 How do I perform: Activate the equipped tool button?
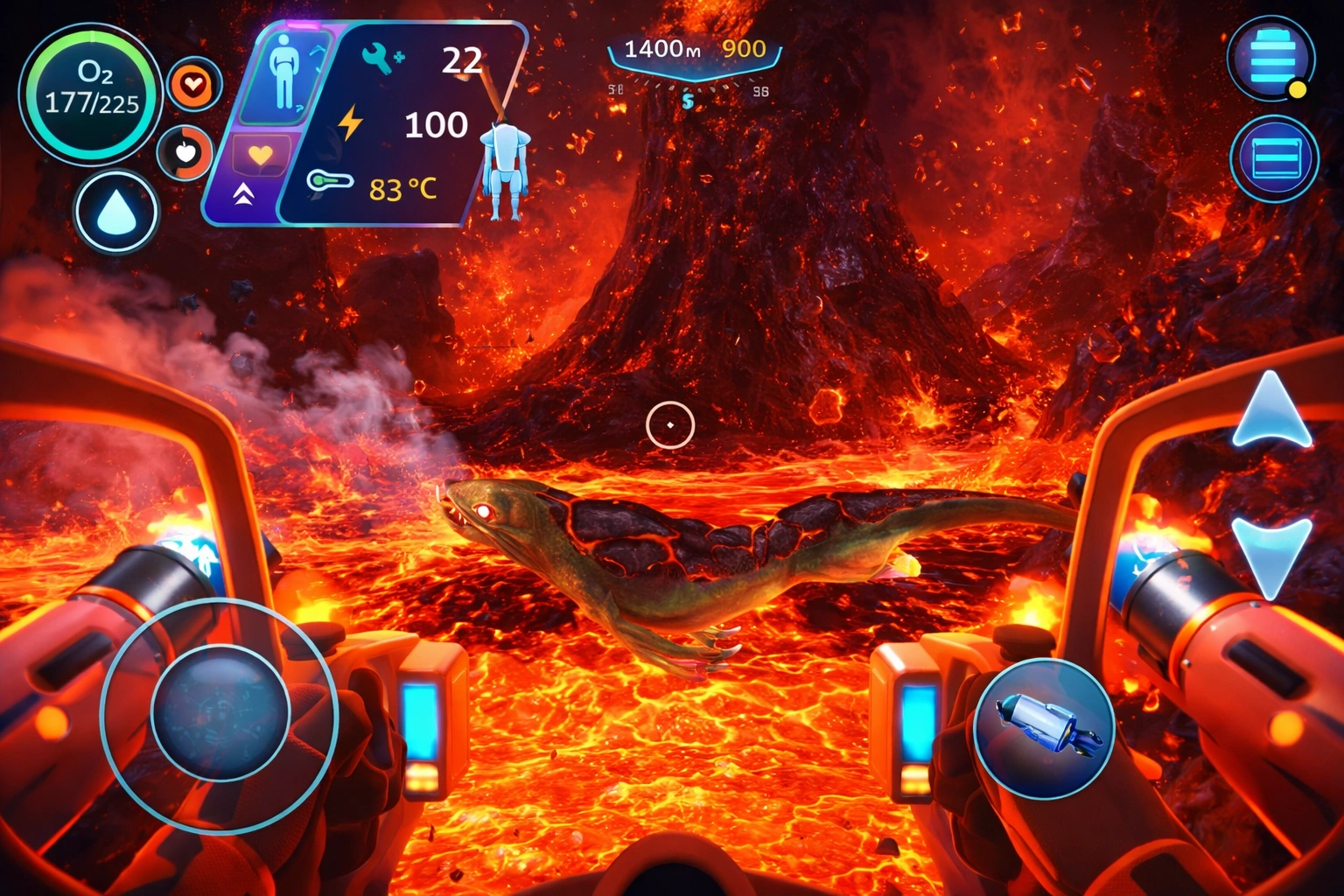coord(1044,728)
